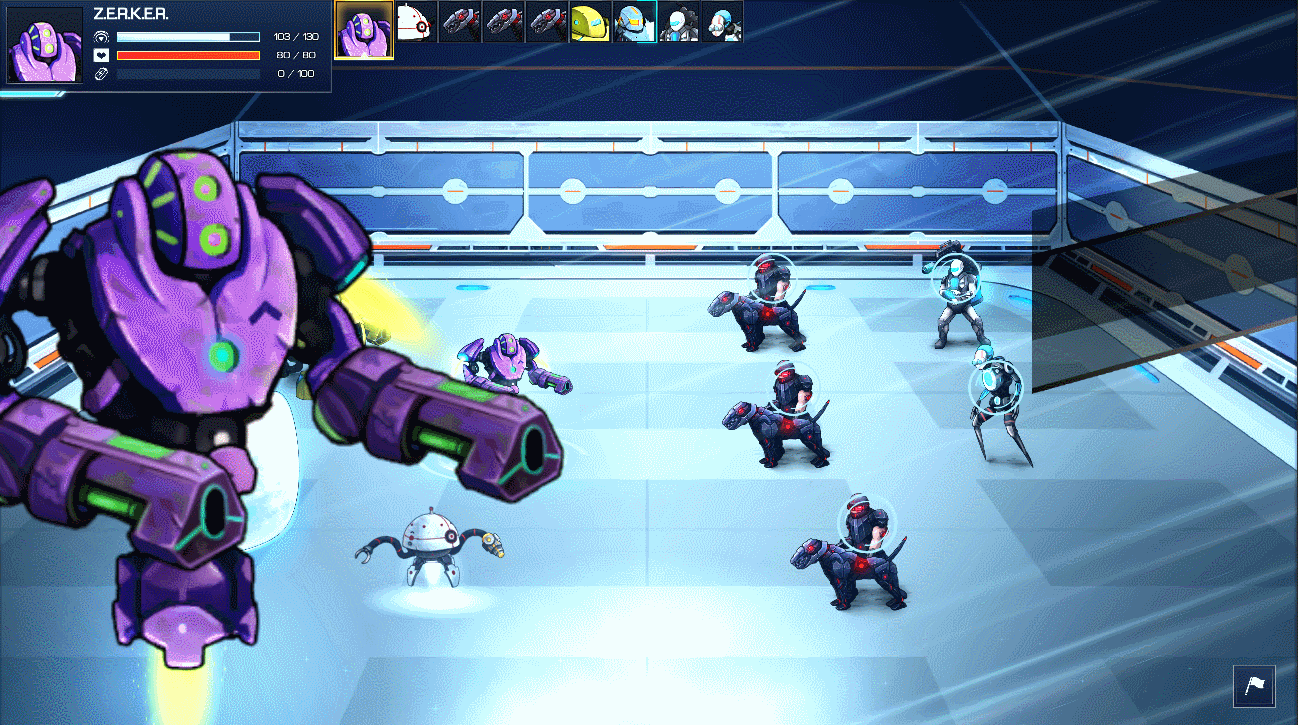Click the white flag surrender button
1298x725 pixels.
click(x=1254, y=687)
